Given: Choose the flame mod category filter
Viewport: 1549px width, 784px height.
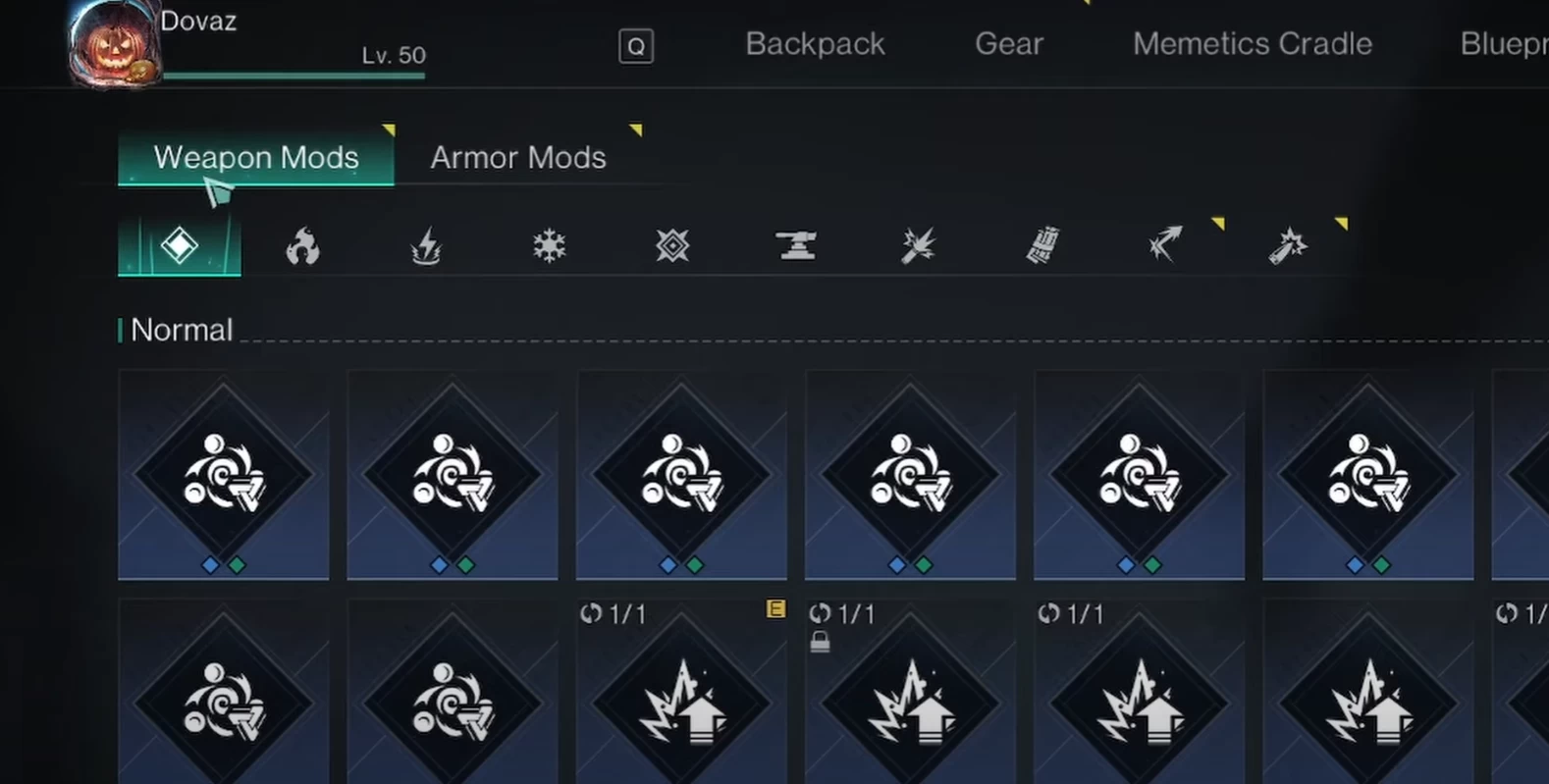Looking at the screenshot, I should [x=302, y=245].
